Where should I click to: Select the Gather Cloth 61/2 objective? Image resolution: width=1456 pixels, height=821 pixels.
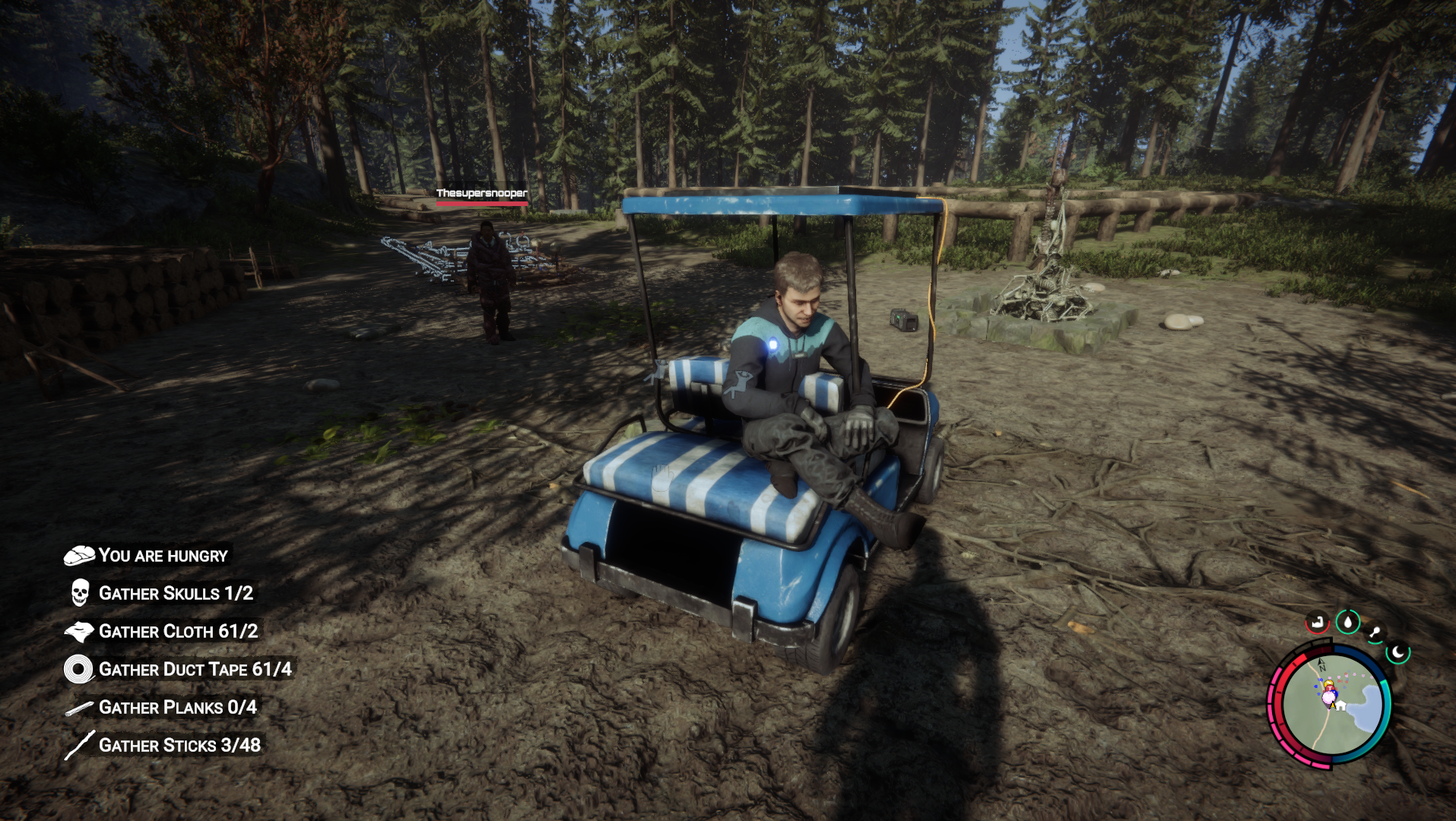pyautogui.click(x=178, y=632)
